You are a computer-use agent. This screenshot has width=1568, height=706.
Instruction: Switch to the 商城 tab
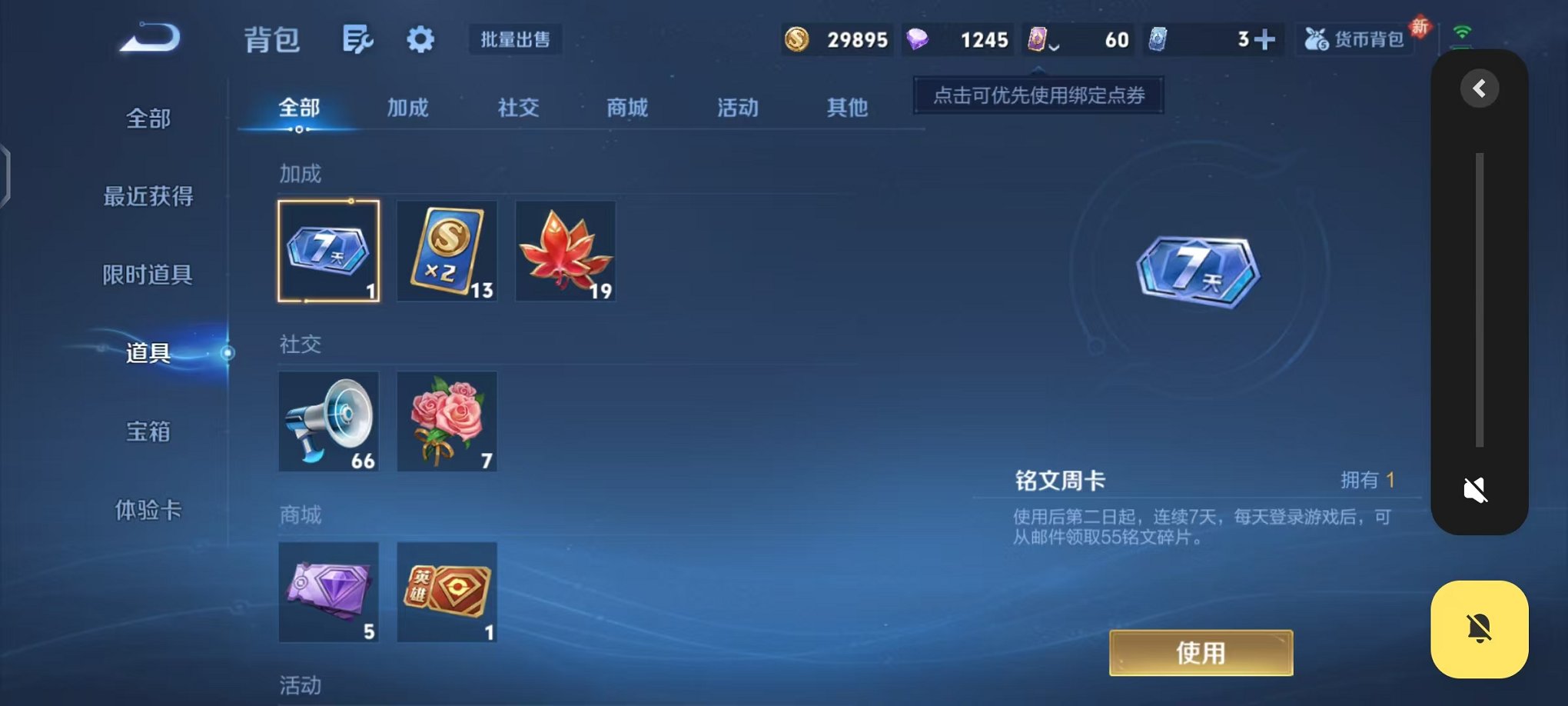point(627,108)
